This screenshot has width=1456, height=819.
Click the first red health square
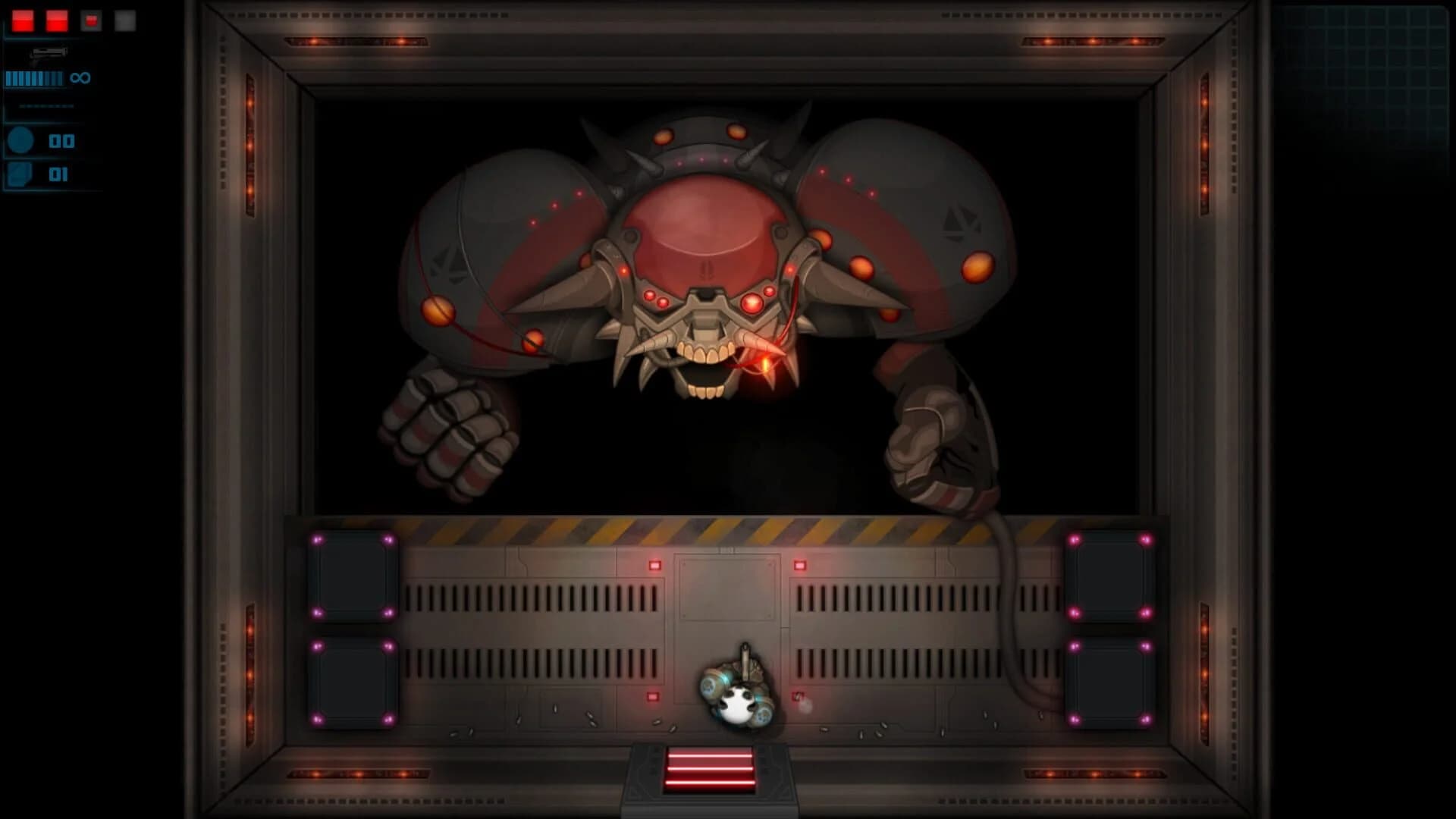[x=23, y=20]
